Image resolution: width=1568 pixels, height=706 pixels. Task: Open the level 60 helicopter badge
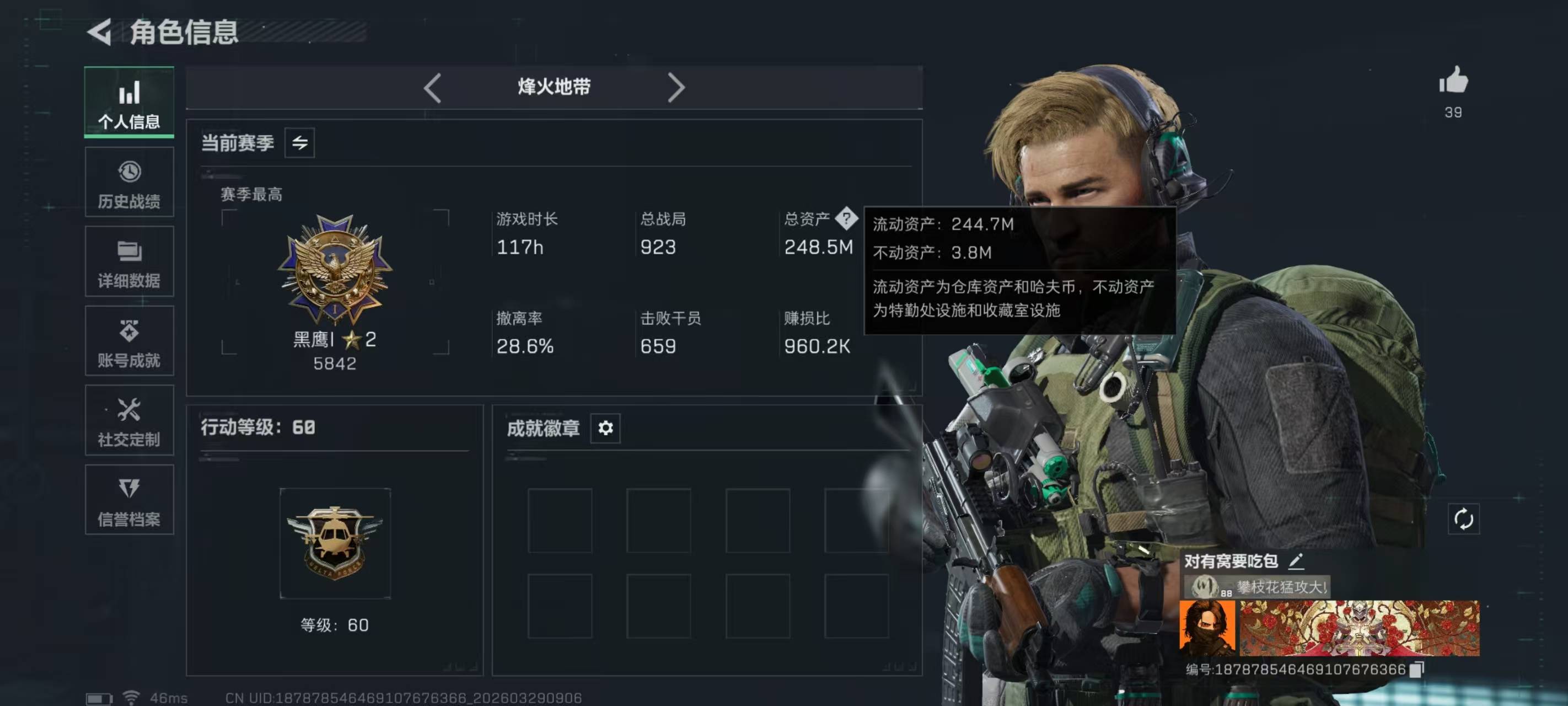pos(335,542)
